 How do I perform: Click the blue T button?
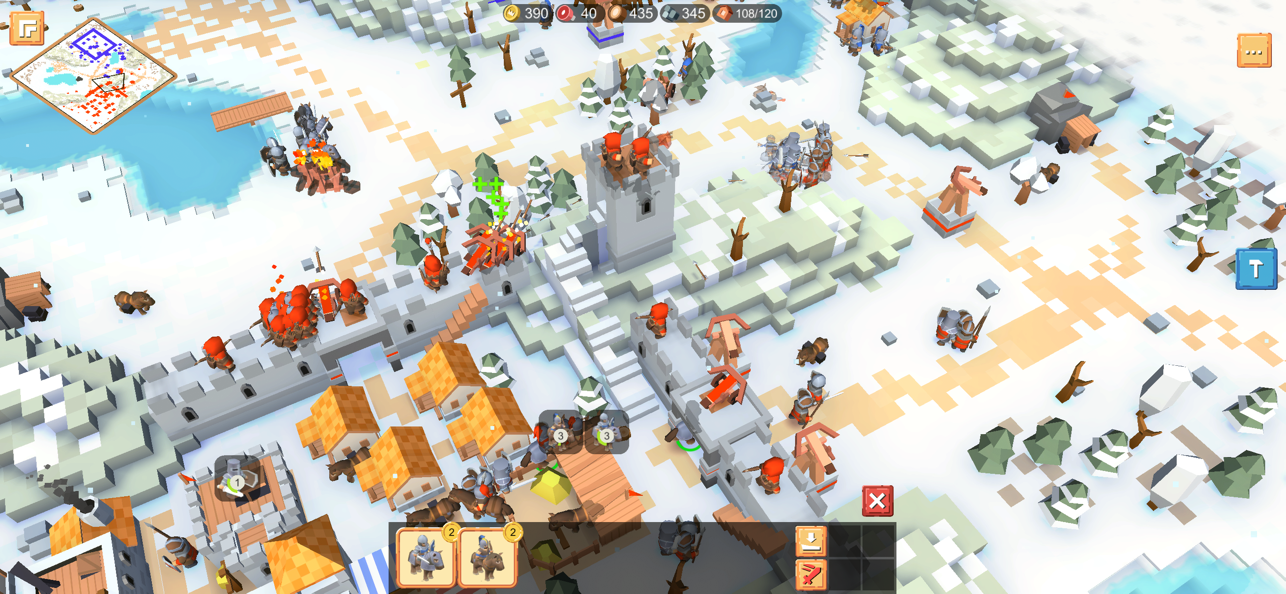pos(1256,269)
